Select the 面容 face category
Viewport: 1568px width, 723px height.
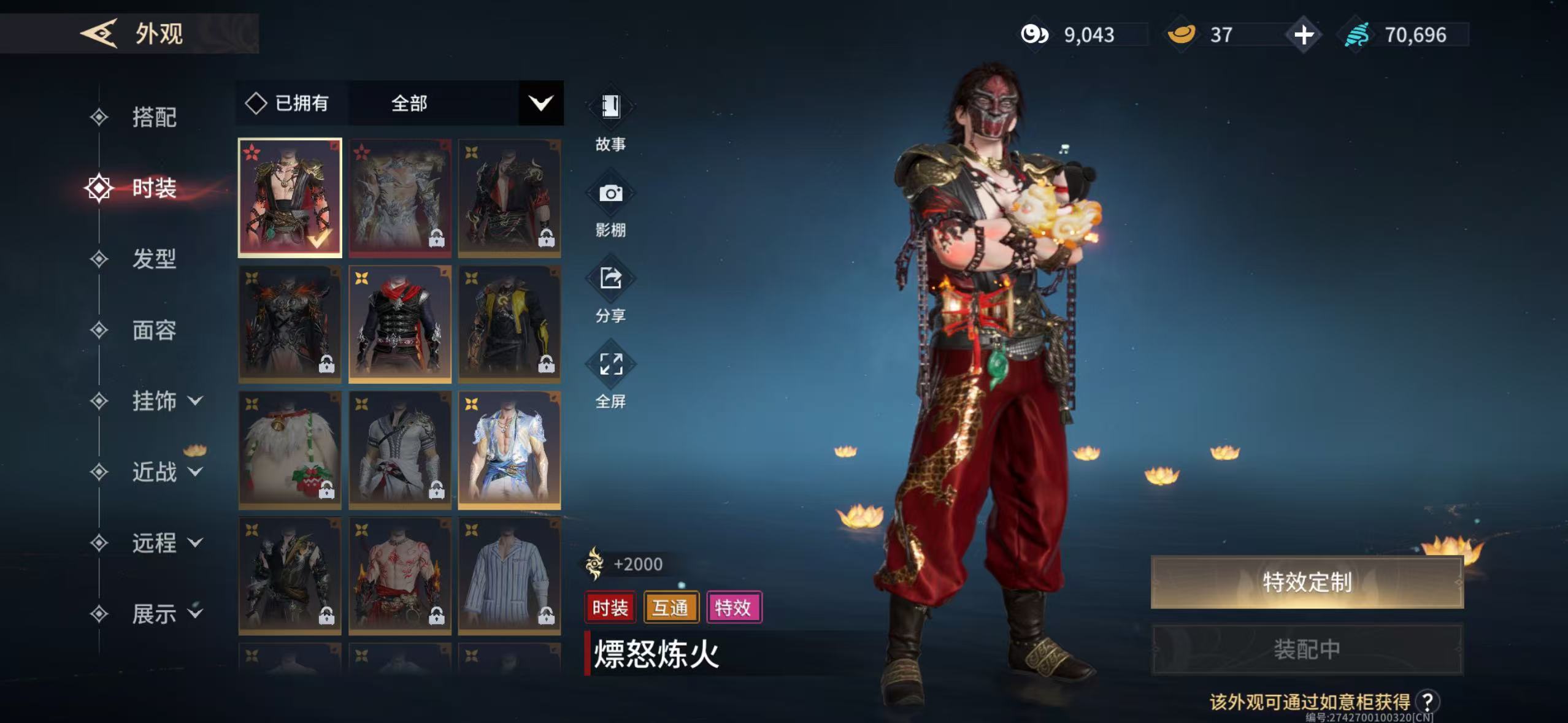click(x=154, y=330)
